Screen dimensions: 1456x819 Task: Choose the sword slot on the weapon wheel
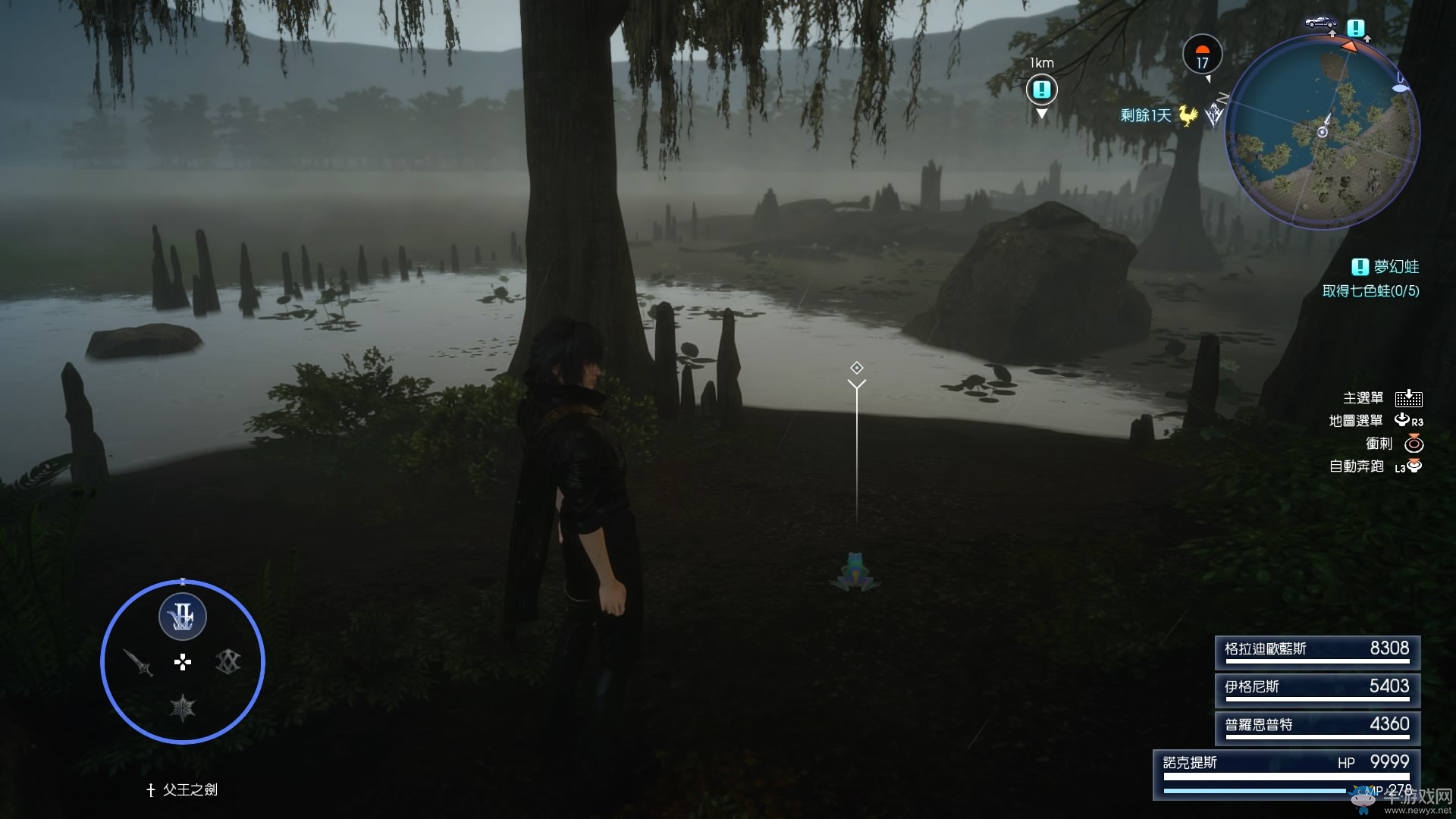click(139, 663)
